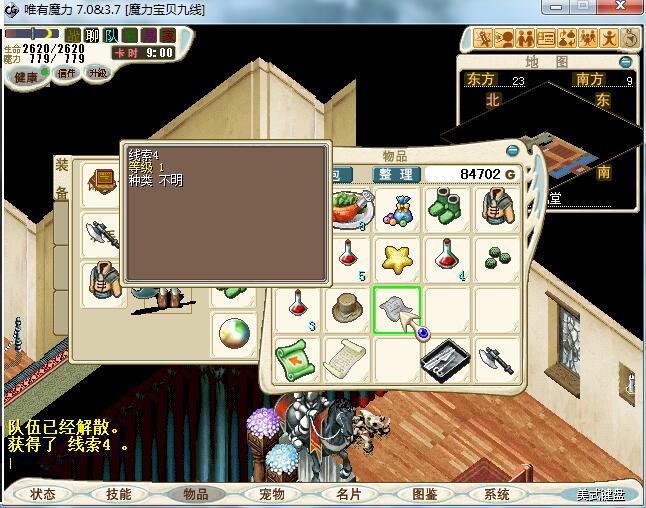Image resolution: width=646 pixels, height=508 pixels.
Task: Pick the green map scroll item
Action: (x=297, y=358)
